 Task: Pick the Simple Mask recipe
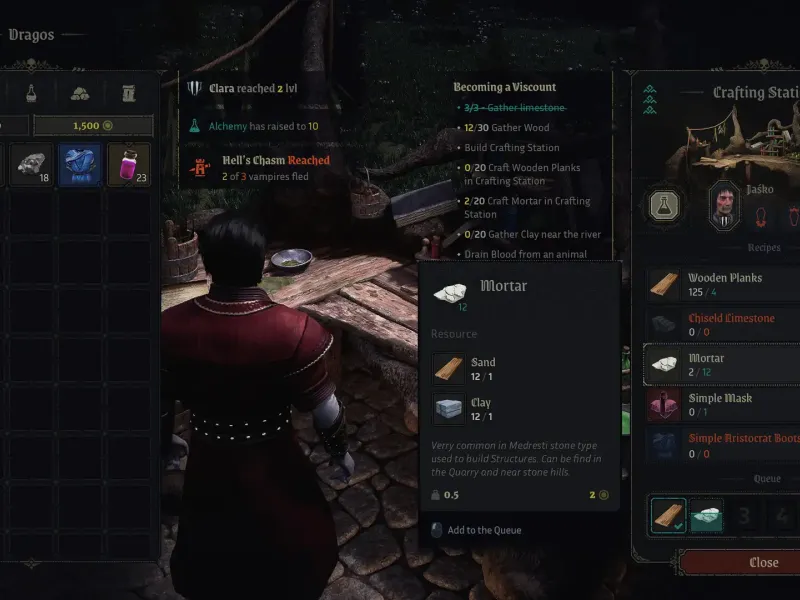[722, 404]
